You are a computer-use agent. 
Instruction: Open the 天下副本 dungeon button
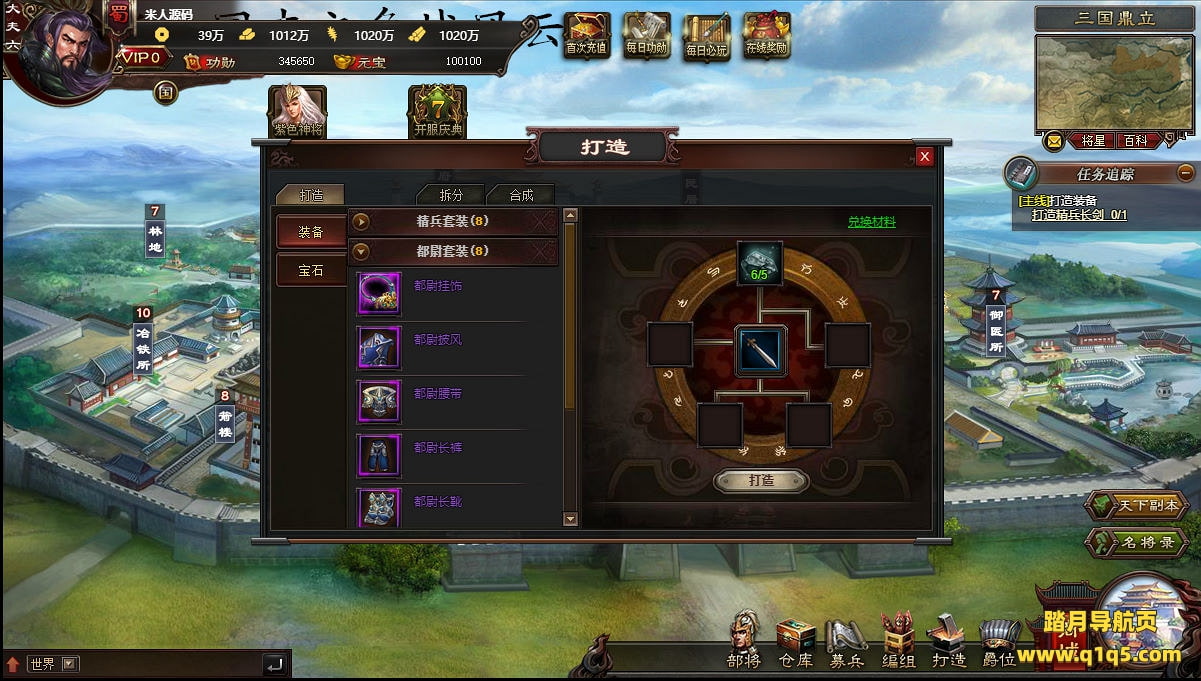click(x=1136, y=506)
